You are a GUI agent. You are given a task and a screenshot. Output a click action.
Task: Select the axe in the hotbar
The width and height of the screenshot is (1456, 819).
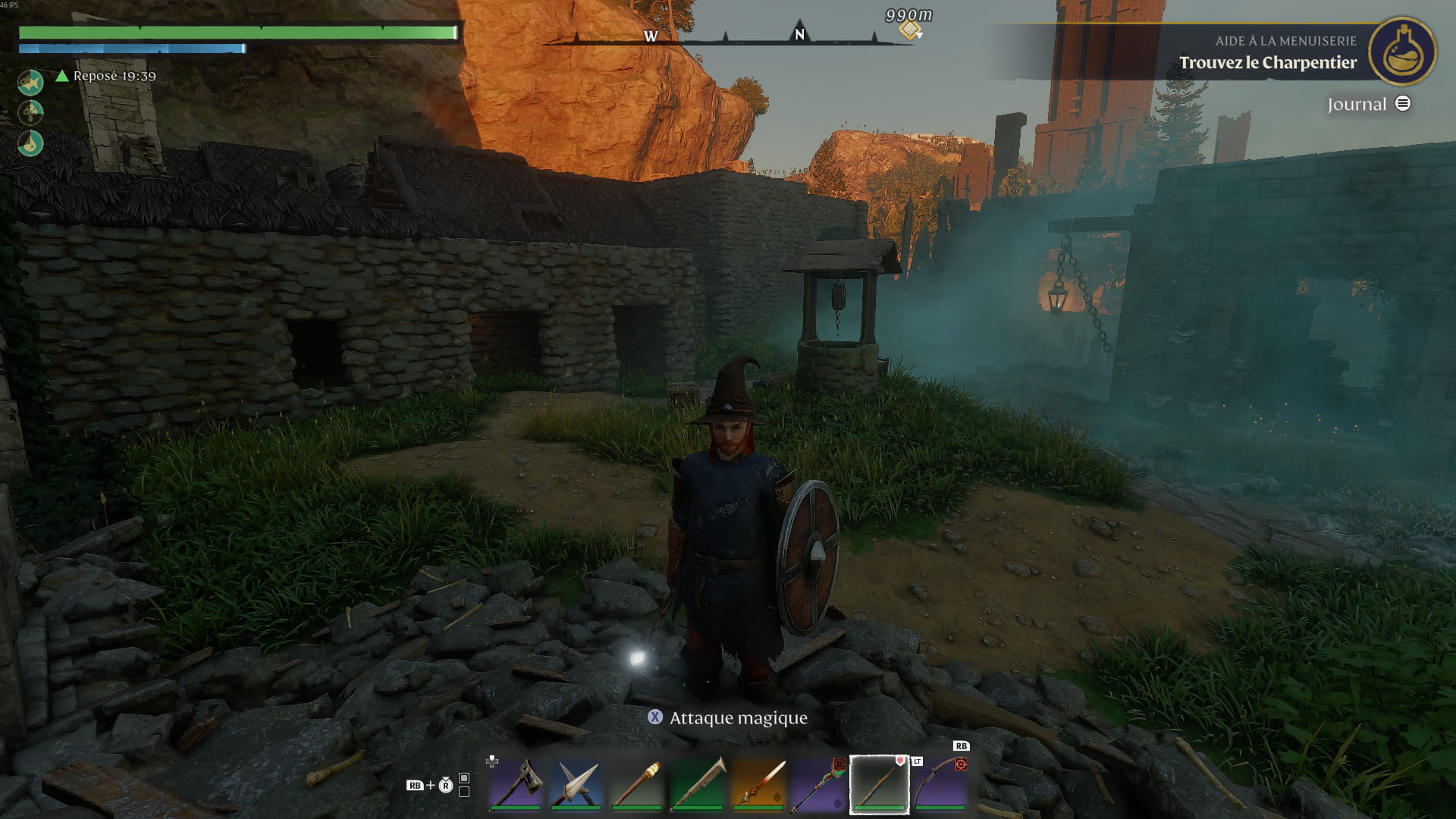pyautogui.click(x=516, y=783)
